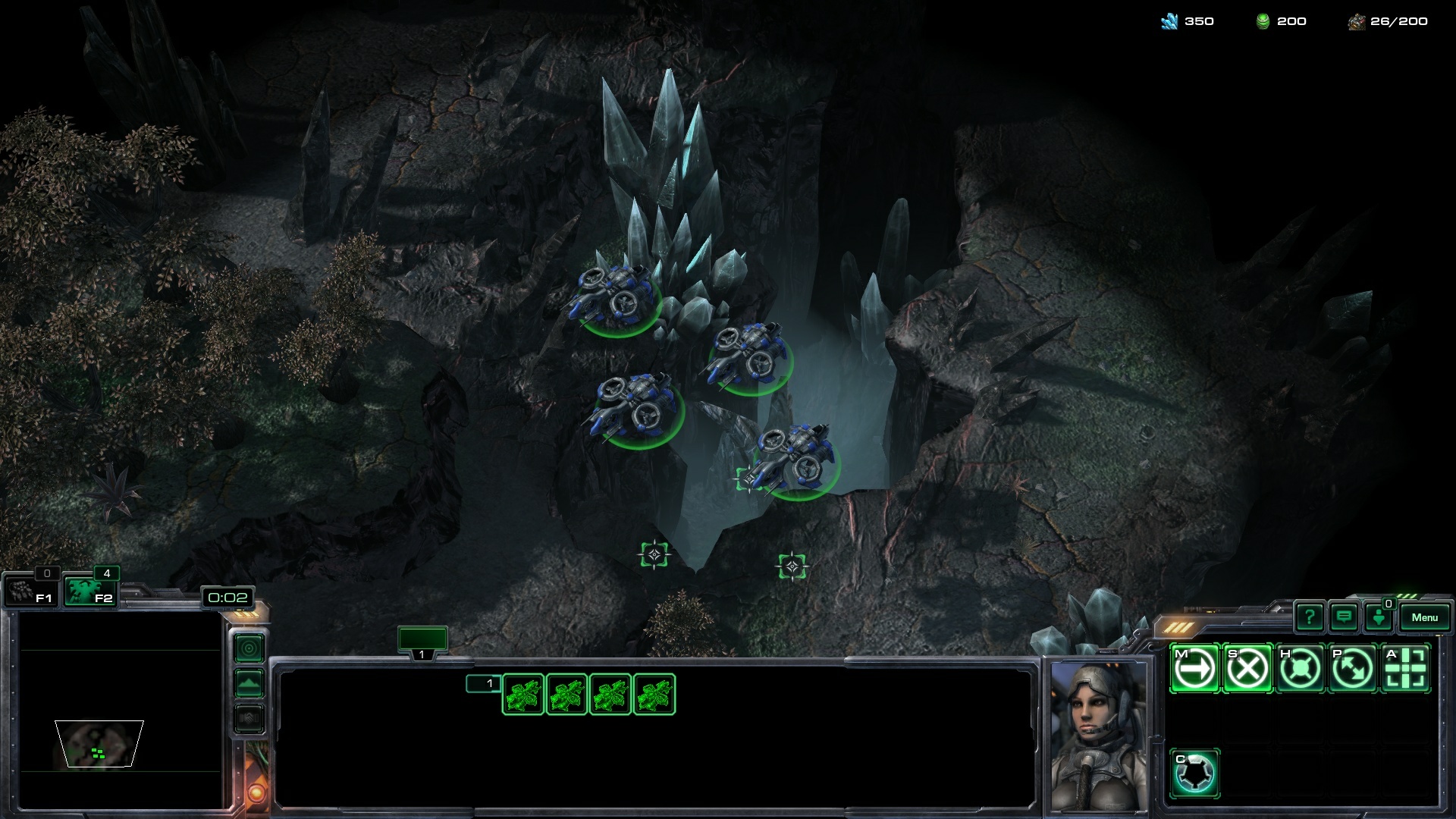1456x819 pixels.
Task: Issue the Stop command
Action: click(x=1247, y=668)
